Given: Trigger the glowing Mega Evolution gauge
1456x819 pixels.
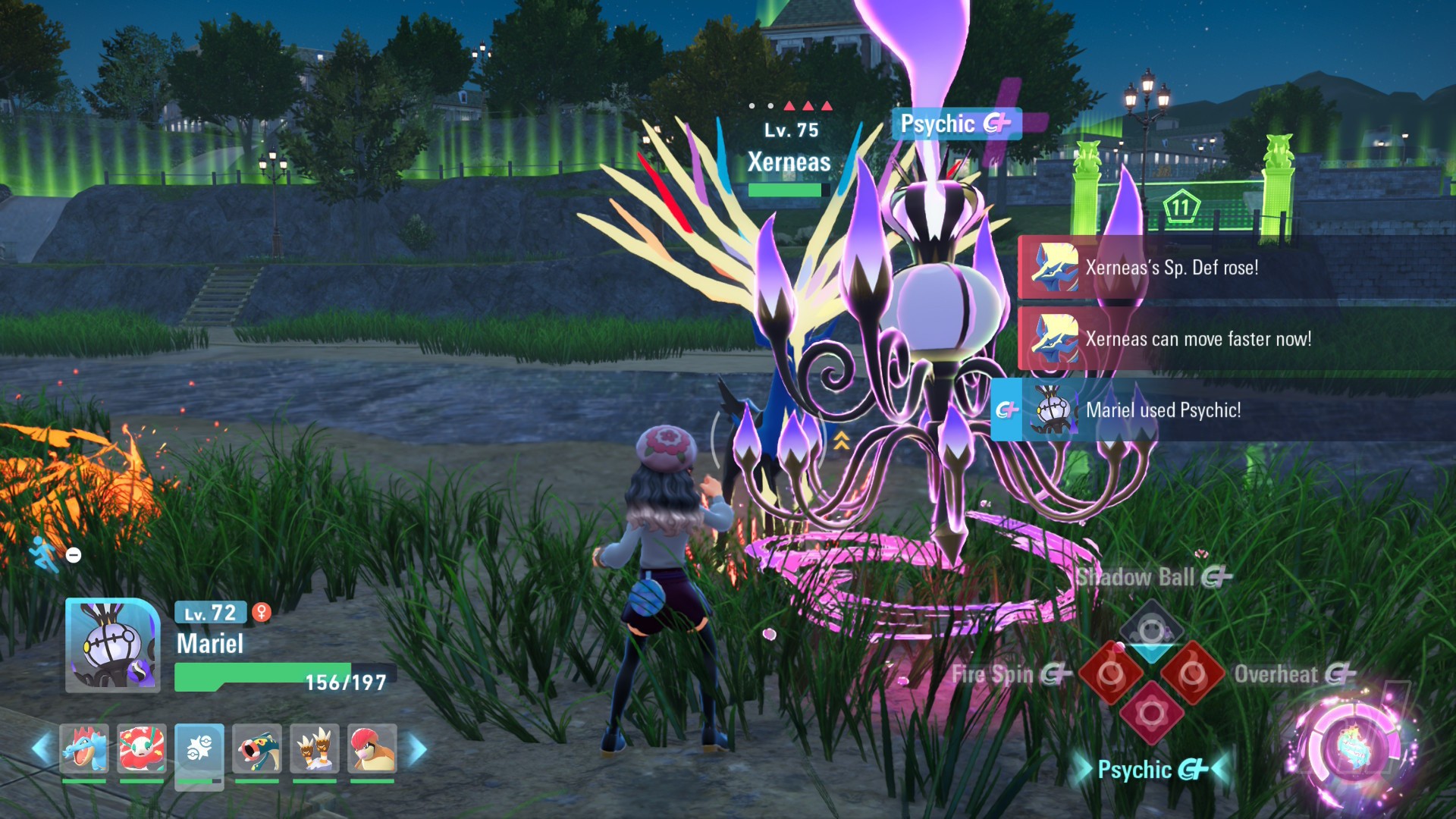Looking at the screenshot, I should pyautogui.click(x=1352, y=747).
